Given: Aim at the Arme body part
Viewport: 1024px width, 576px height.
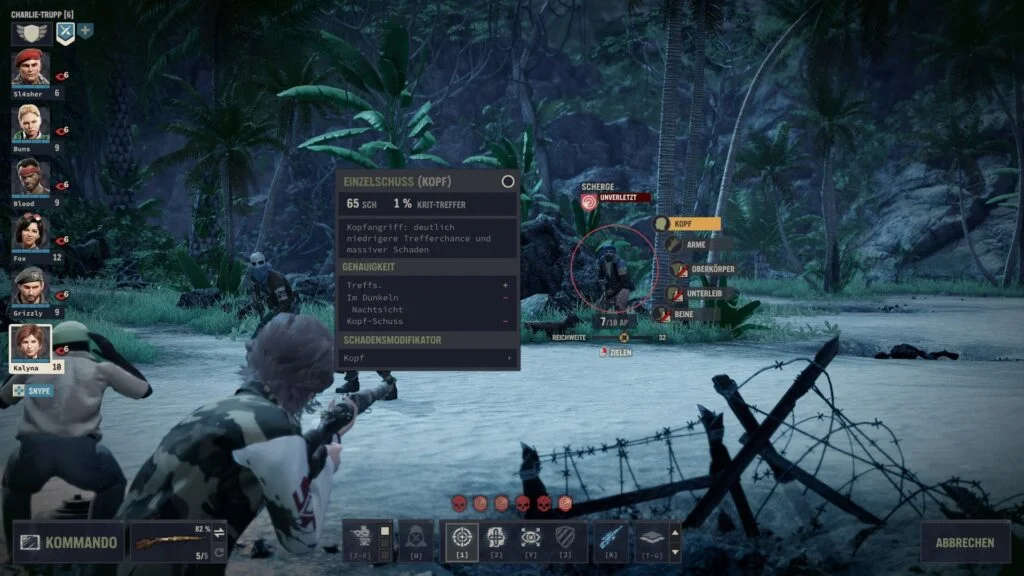Looking at the screenshot, I should point(691,244).
